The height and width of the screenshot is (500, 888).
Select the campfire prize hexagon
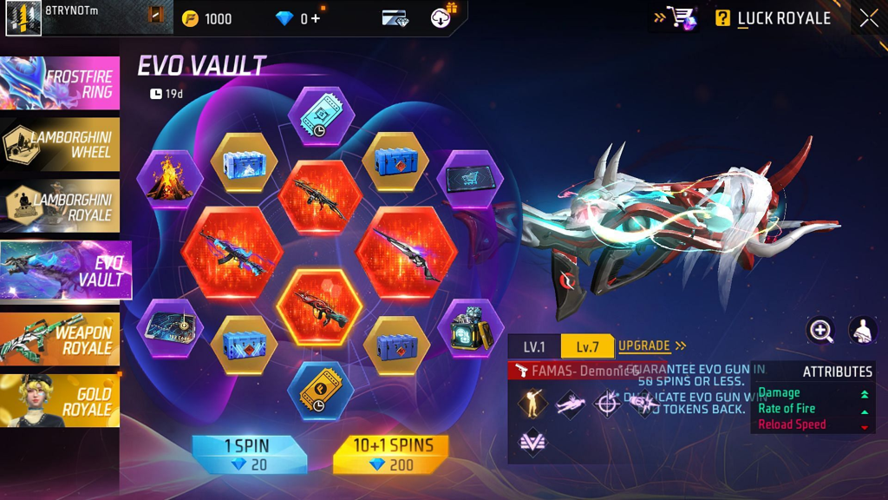[x=170, y=180]
